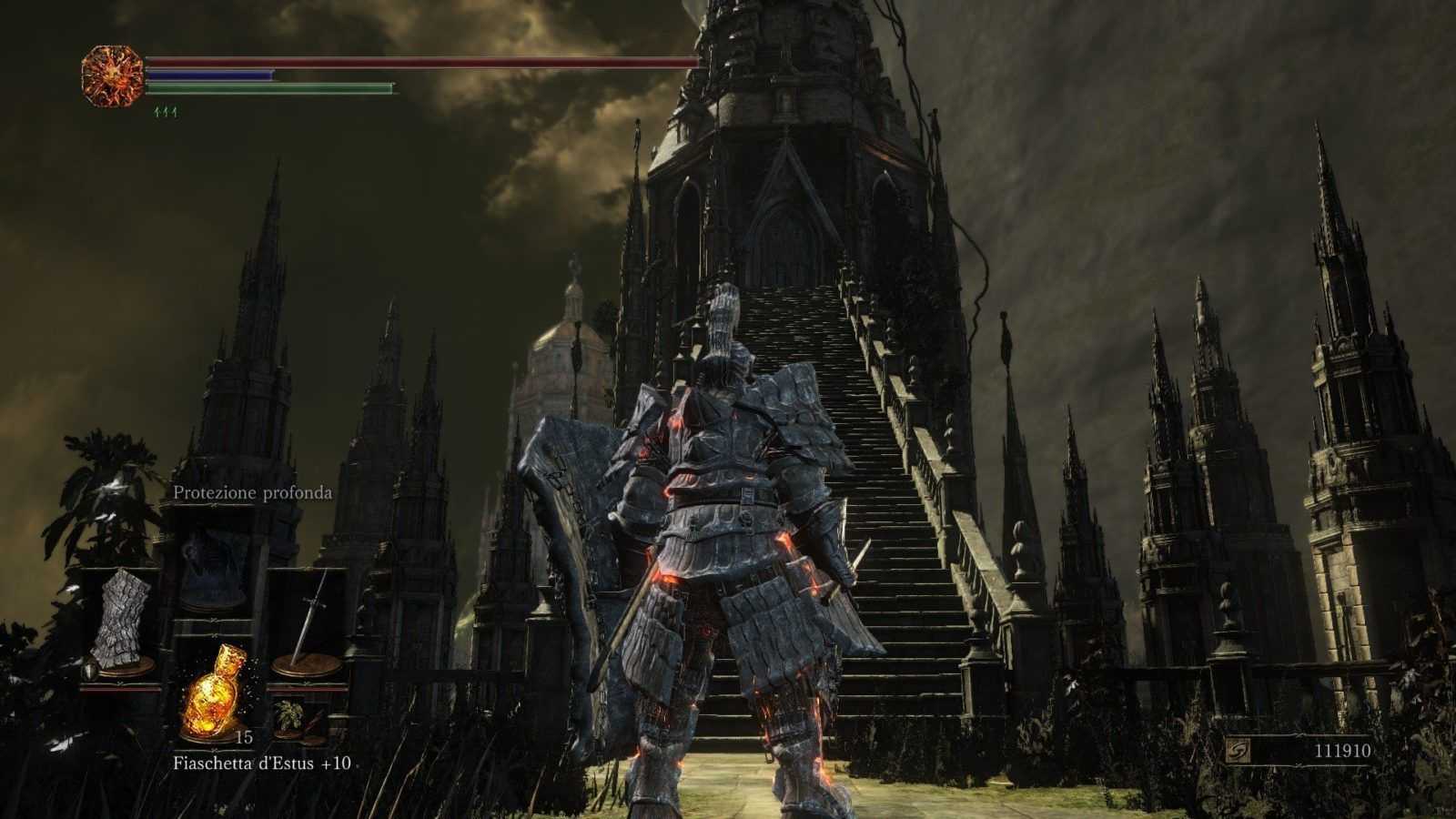Select the Protezione profonda spell slot
Image resolution: width=1456 pixels, height=819 pixels.
point(215,570)
